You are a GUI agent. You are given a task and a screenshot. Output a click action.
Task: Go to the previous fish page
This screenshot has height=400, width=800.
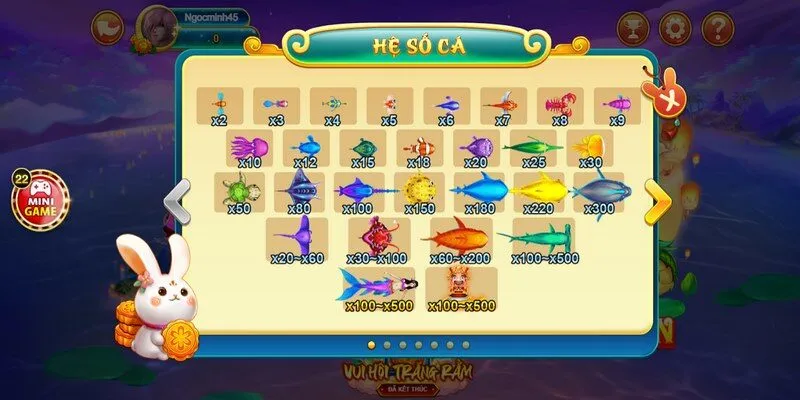tap(177, 203)
